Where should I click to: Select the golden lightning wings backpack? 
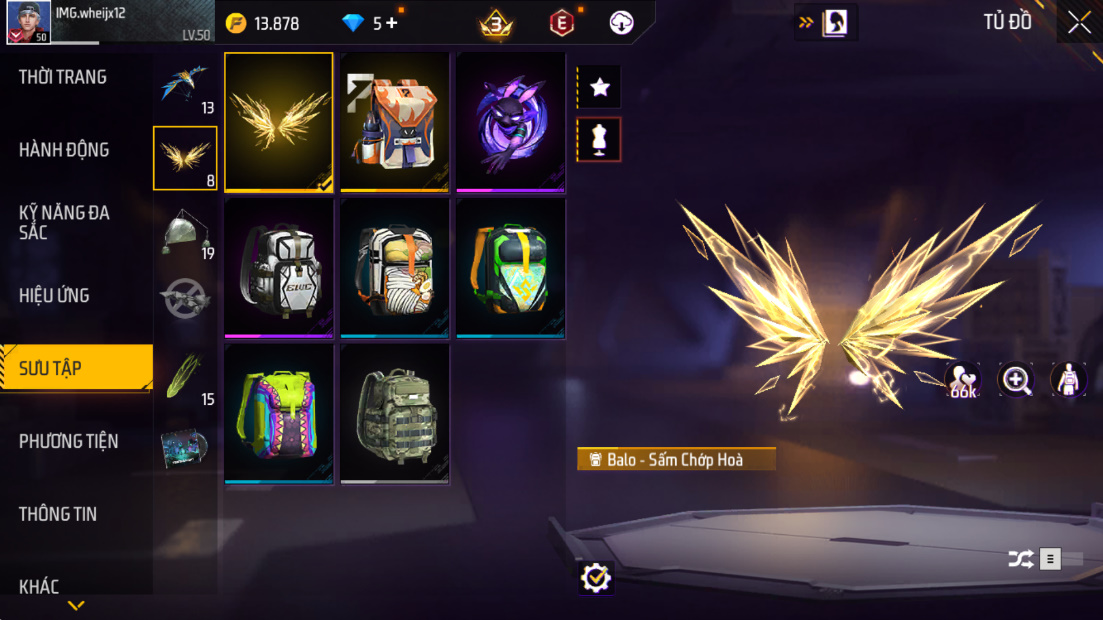coord(279,121)
